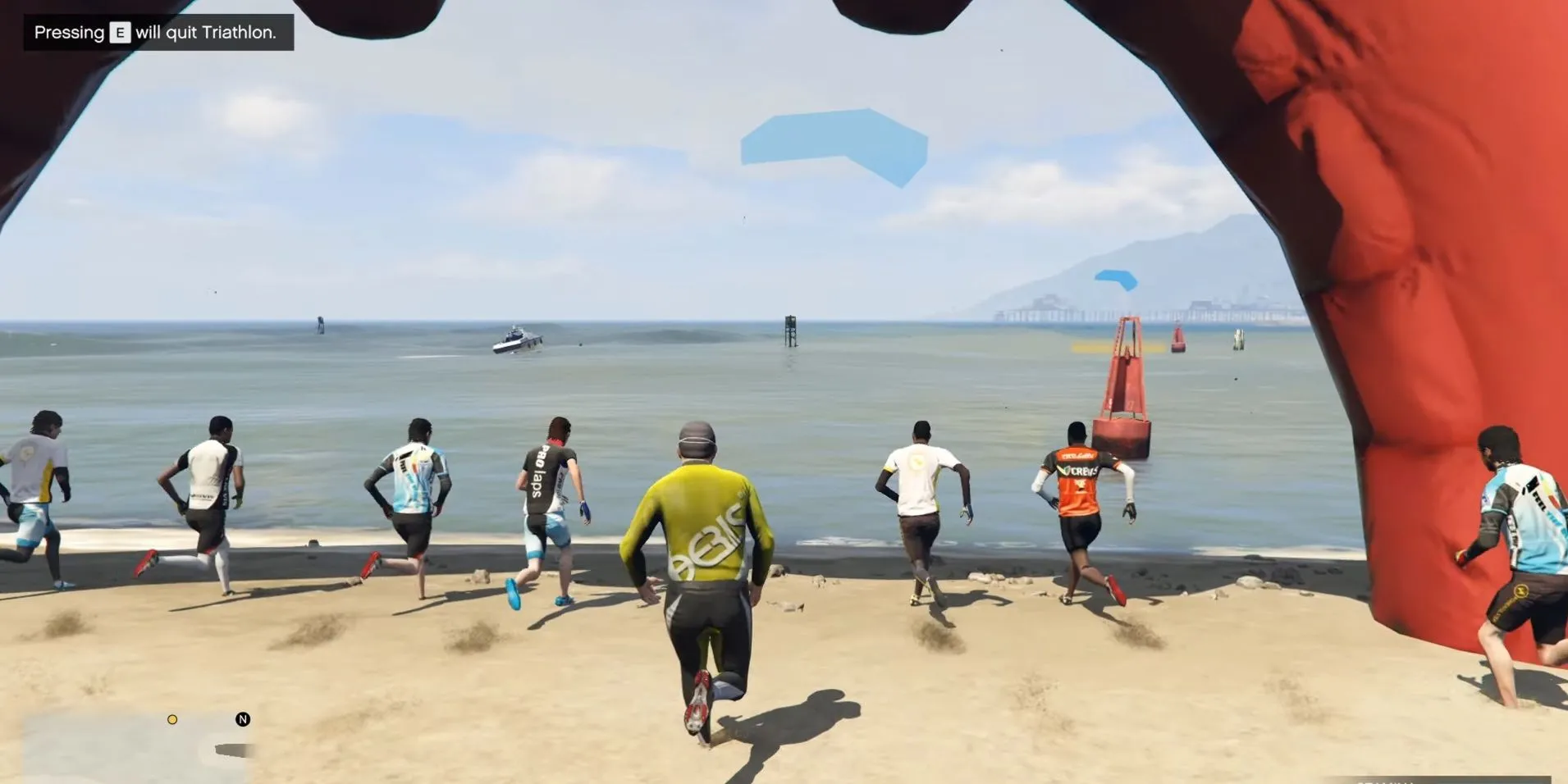
Task: Click the yellow blip on the minimap
Action: (172, 719)
